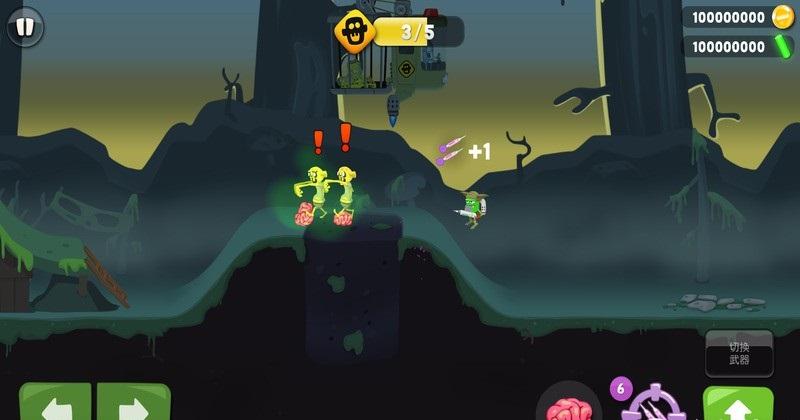Fire the purple tranquilizer dart weapon button
The image size is (800, 420).
point(655,403)
